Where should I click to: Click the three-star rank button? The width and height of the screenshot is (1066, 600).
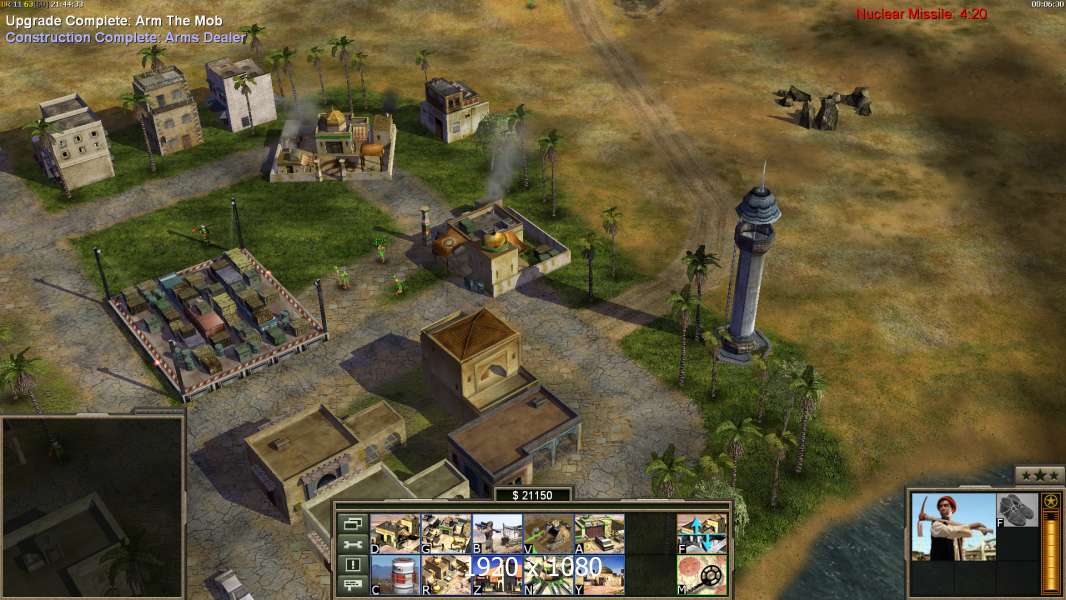click(x=1039, y=475)
